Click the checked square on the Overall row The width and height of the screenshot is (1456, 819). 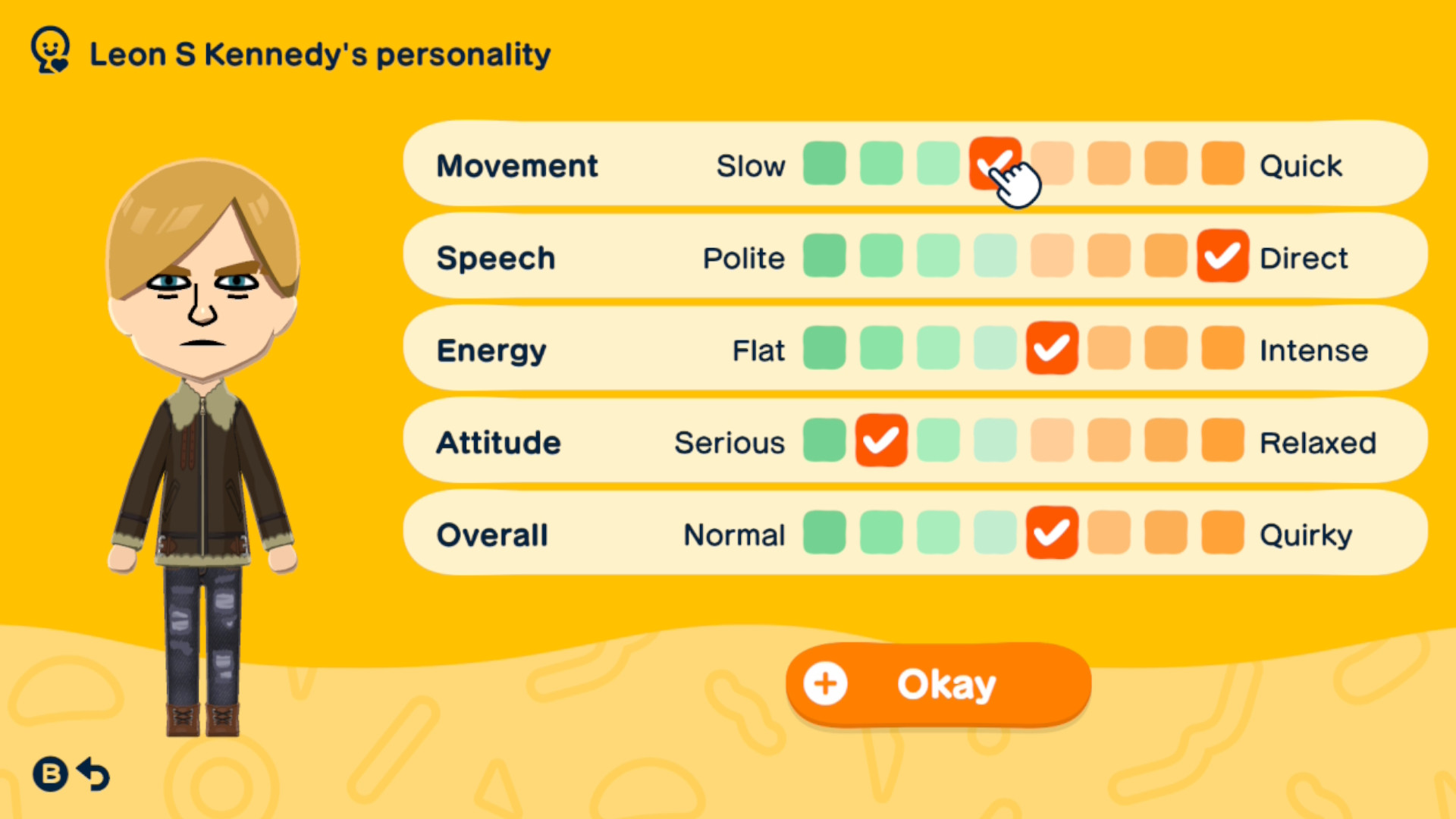pos(1051,534)
